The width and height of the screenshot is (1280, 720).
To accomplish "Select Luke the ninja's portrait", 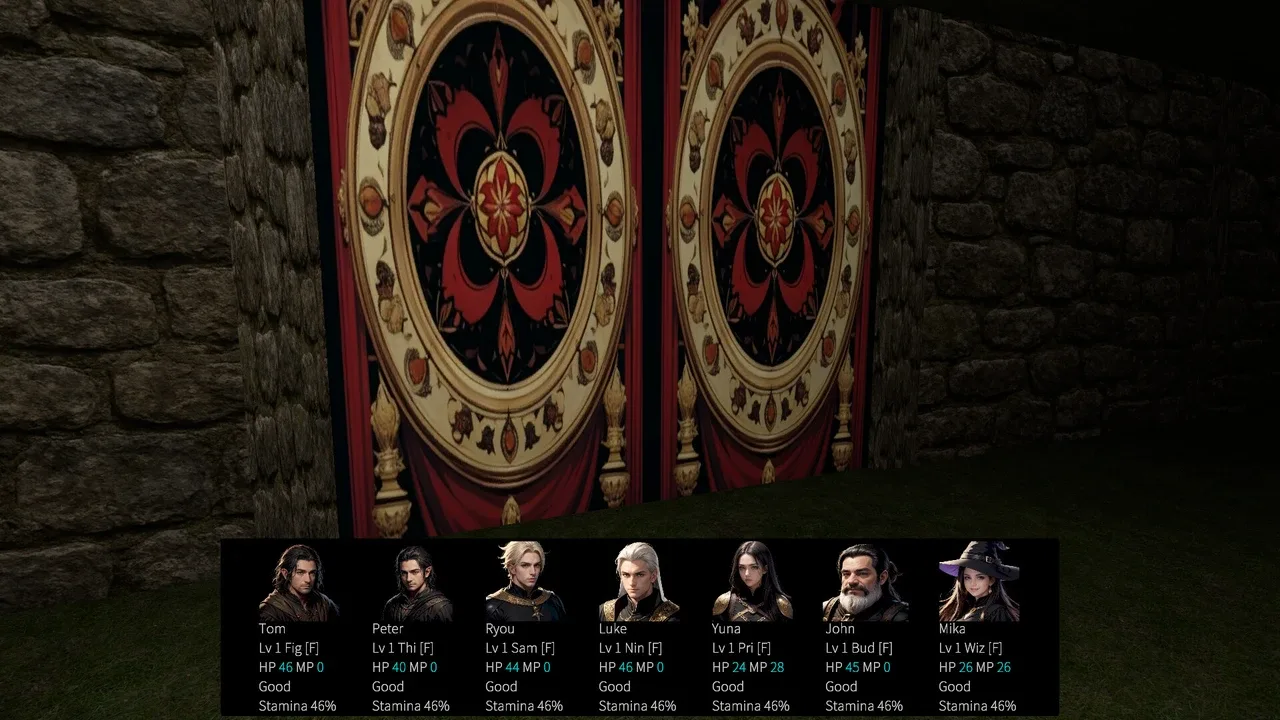I will pyautogui.click(x=638, y=582).
